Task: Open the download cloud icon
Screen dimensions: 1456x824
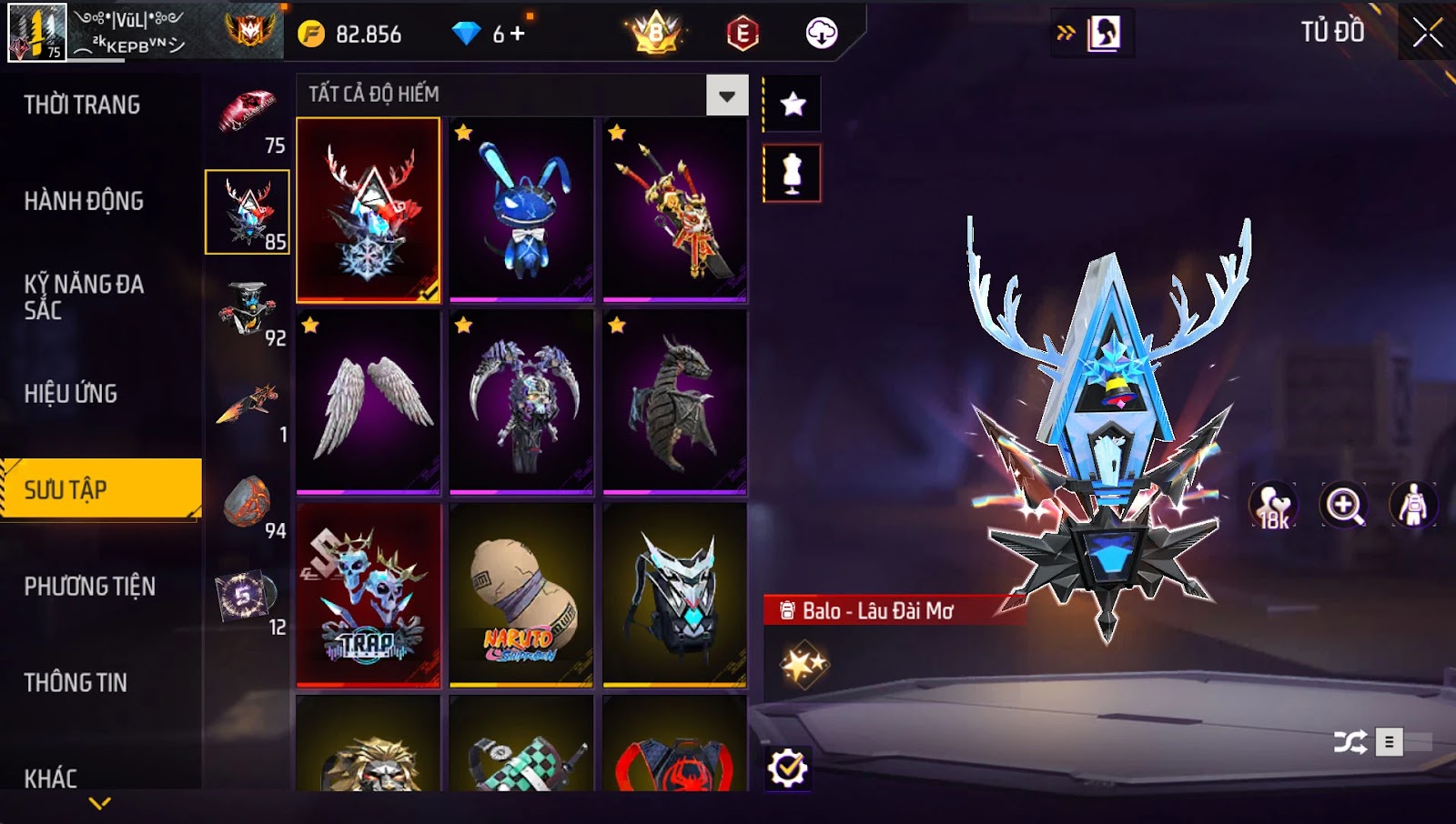Action: point(821,34)
